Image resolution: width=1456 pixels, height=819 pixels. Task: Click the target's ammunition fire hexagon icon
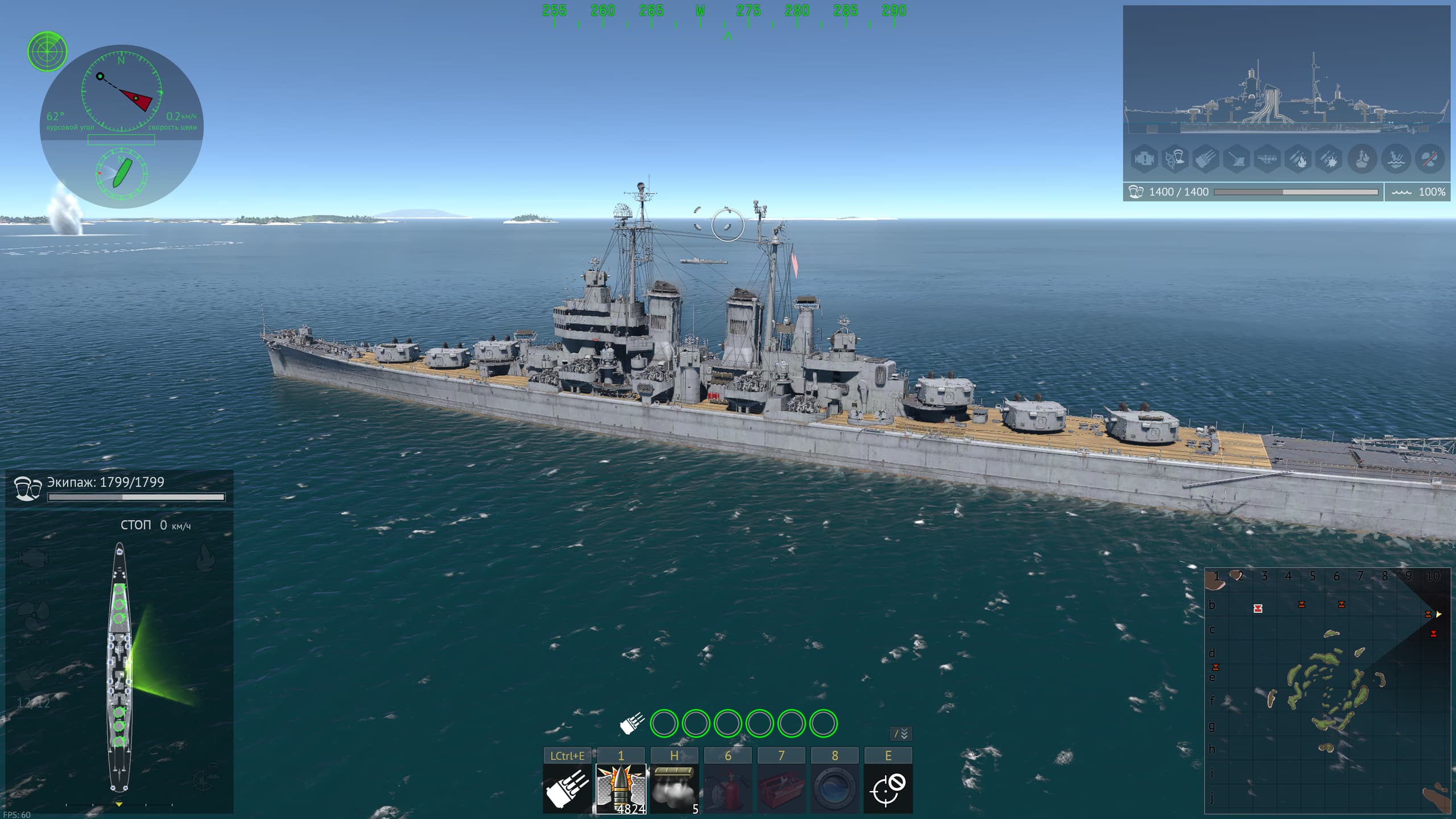1298,159
